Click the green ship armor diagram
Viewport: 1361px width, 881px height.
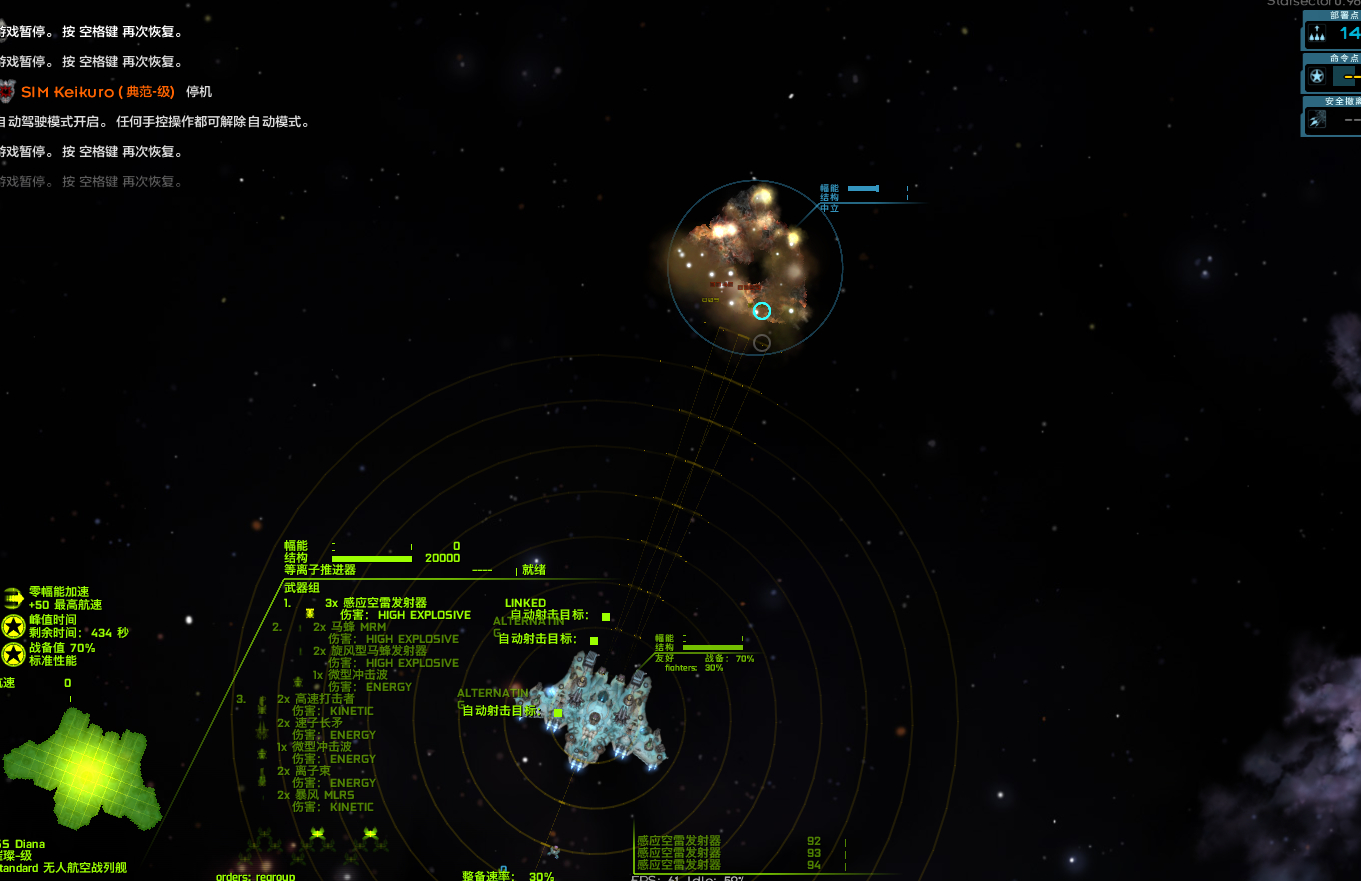click(x=80, y=768)
